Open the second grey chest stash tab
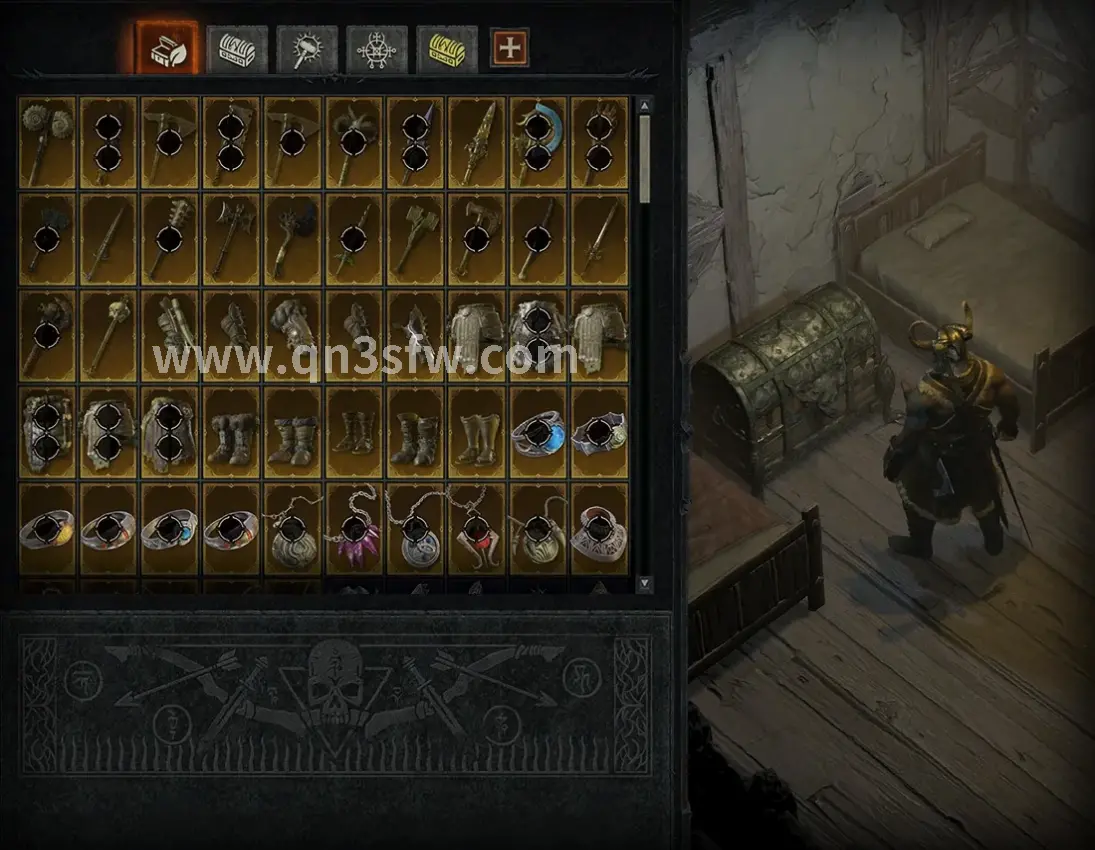The width and height of the screenshot is (1095, 850). tap(237, 47)
